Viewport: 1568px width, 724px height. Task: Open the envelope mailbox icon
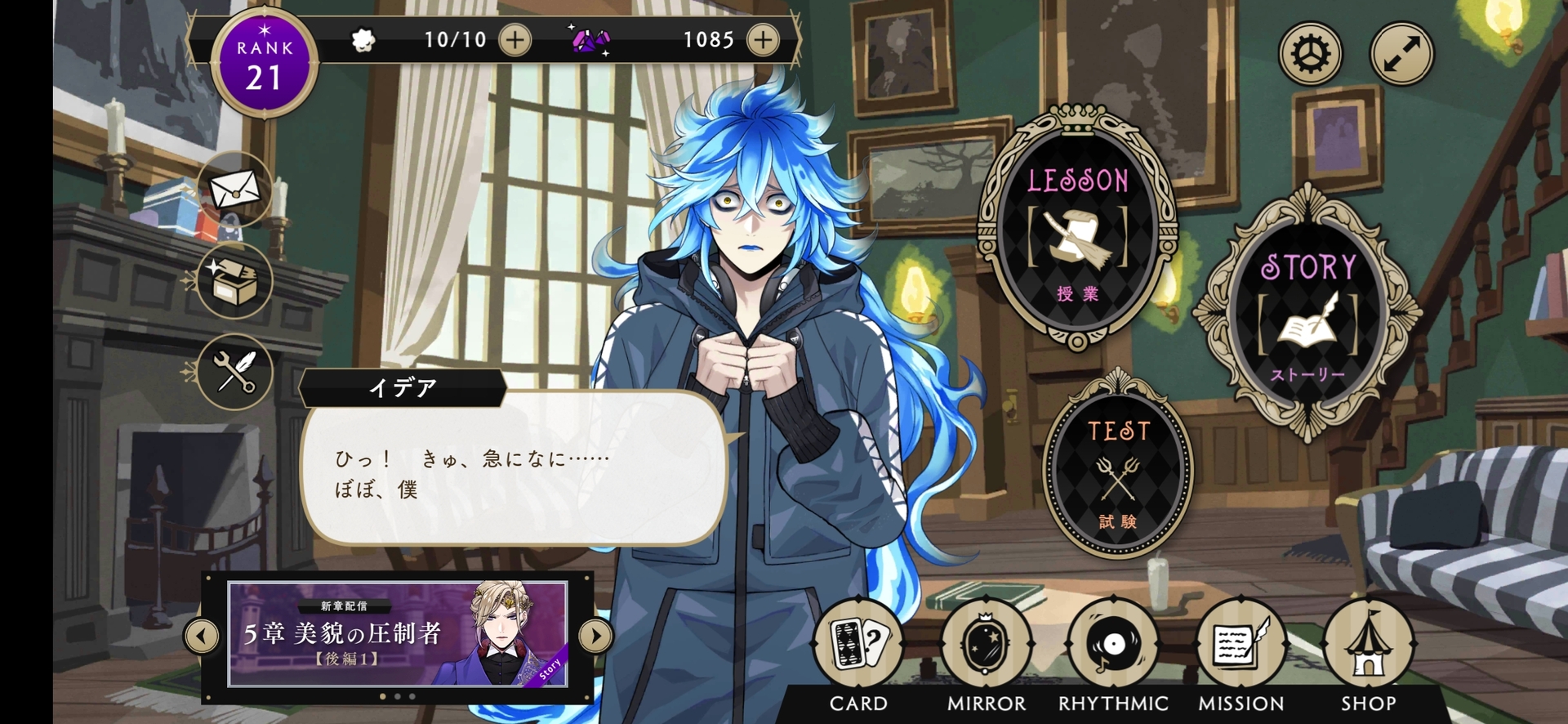(235, 190)
